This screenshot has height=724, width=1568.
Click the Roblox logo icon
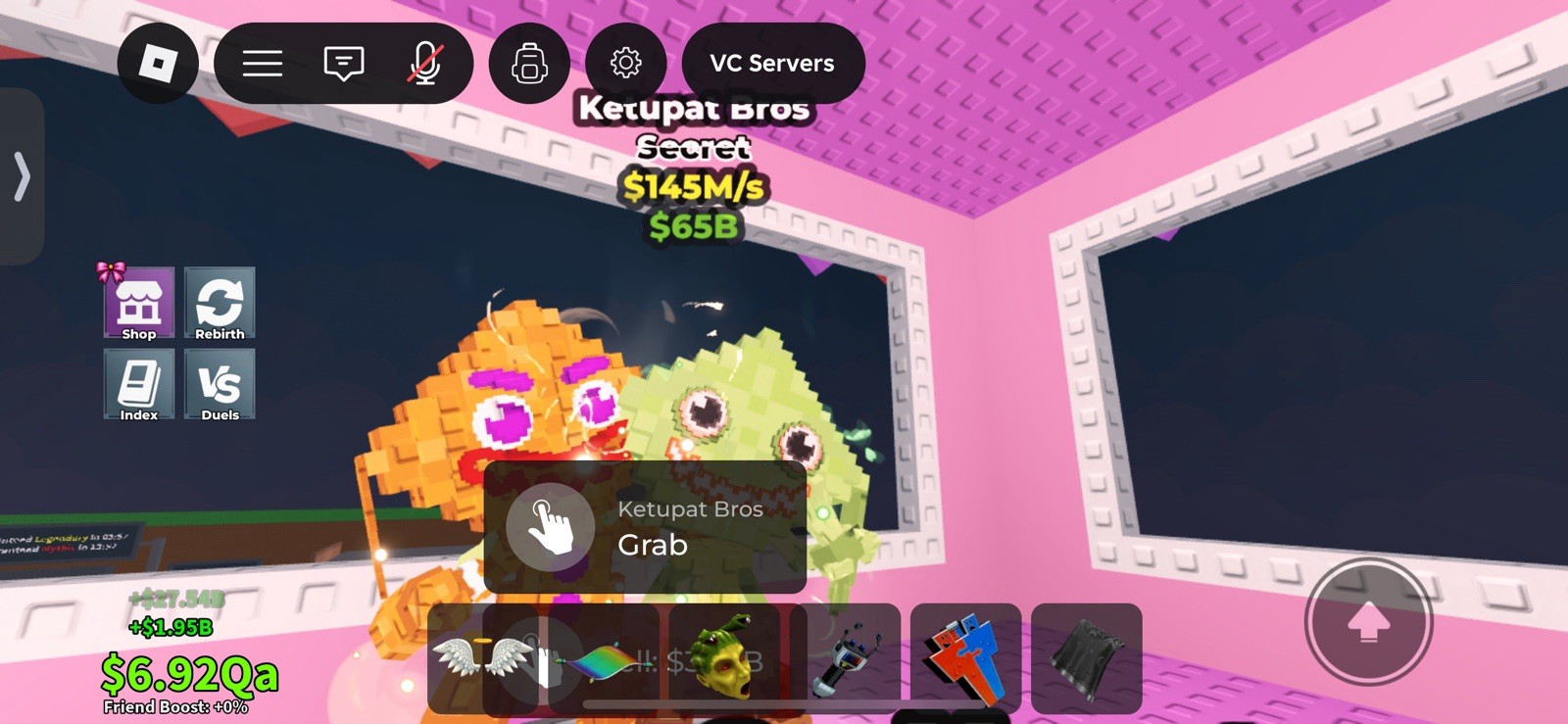tap(159, 63)
